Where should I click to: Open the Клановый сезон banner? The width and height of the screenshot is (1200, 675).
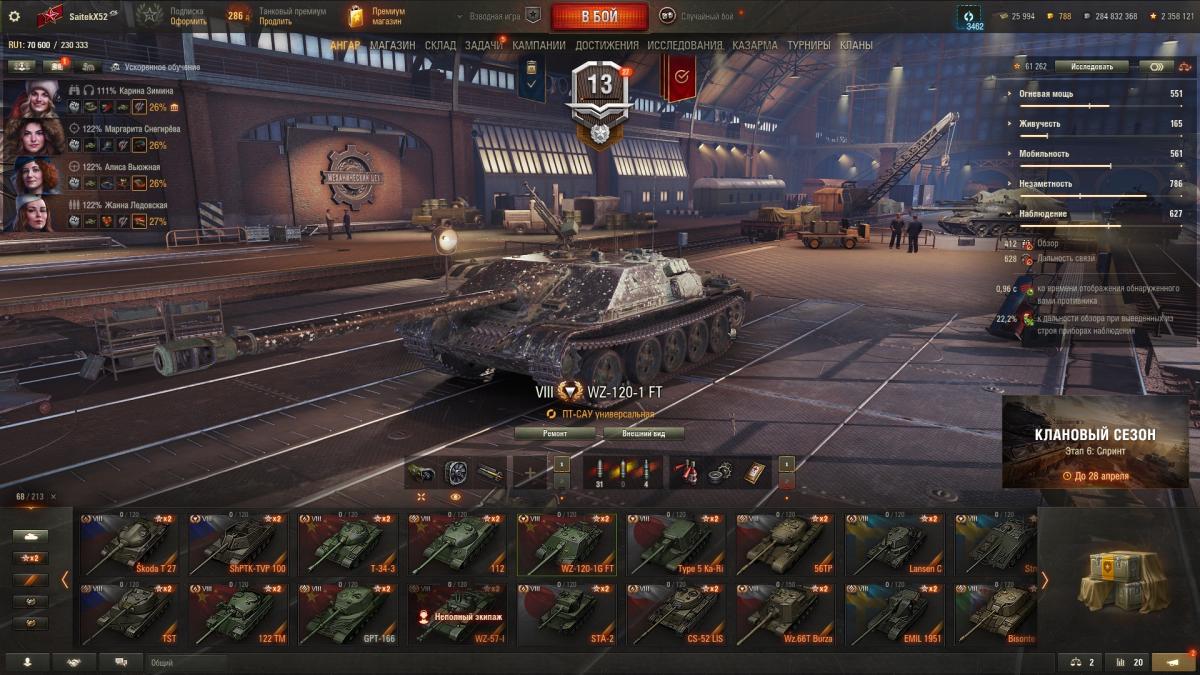(1095, 442)
